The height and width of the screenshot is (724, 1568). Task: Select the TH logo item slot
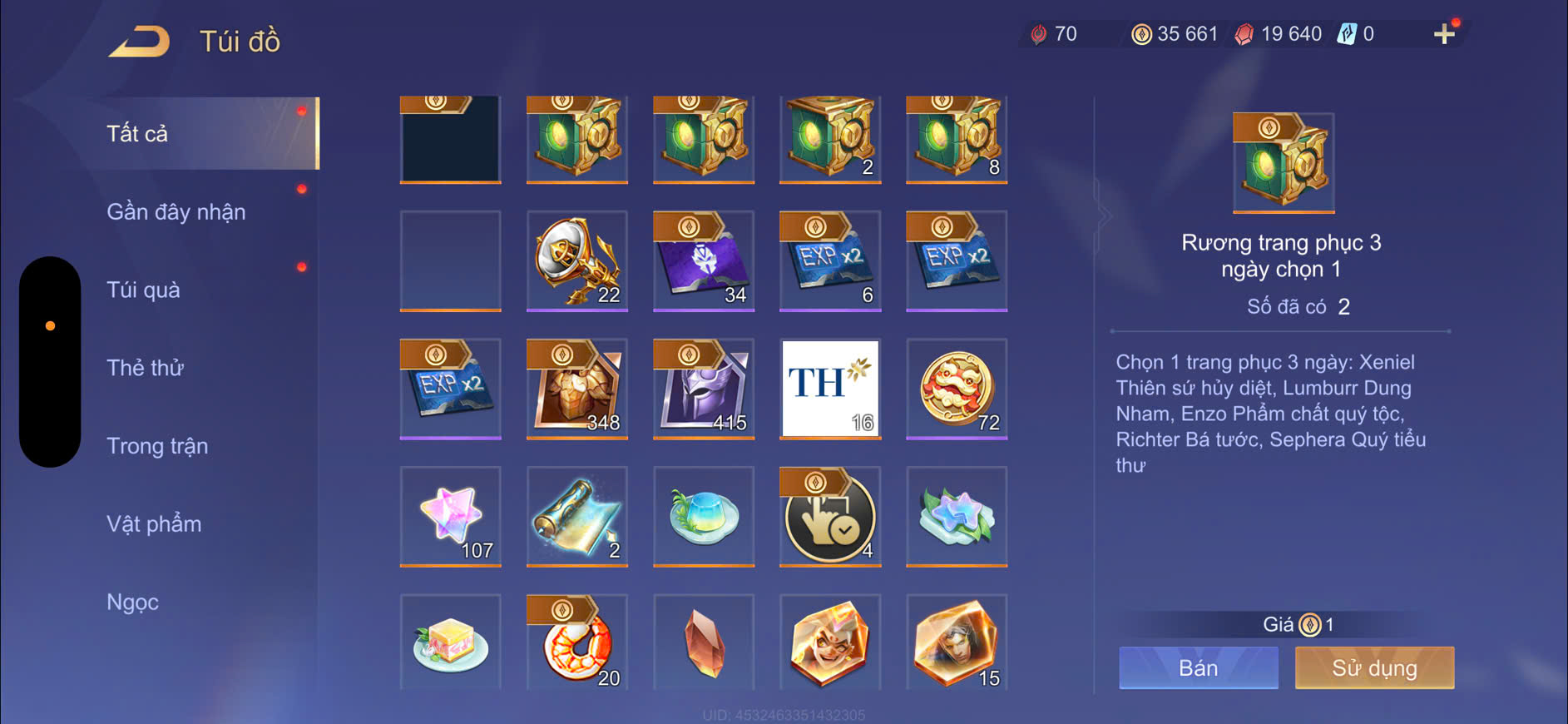click(830, 388)
